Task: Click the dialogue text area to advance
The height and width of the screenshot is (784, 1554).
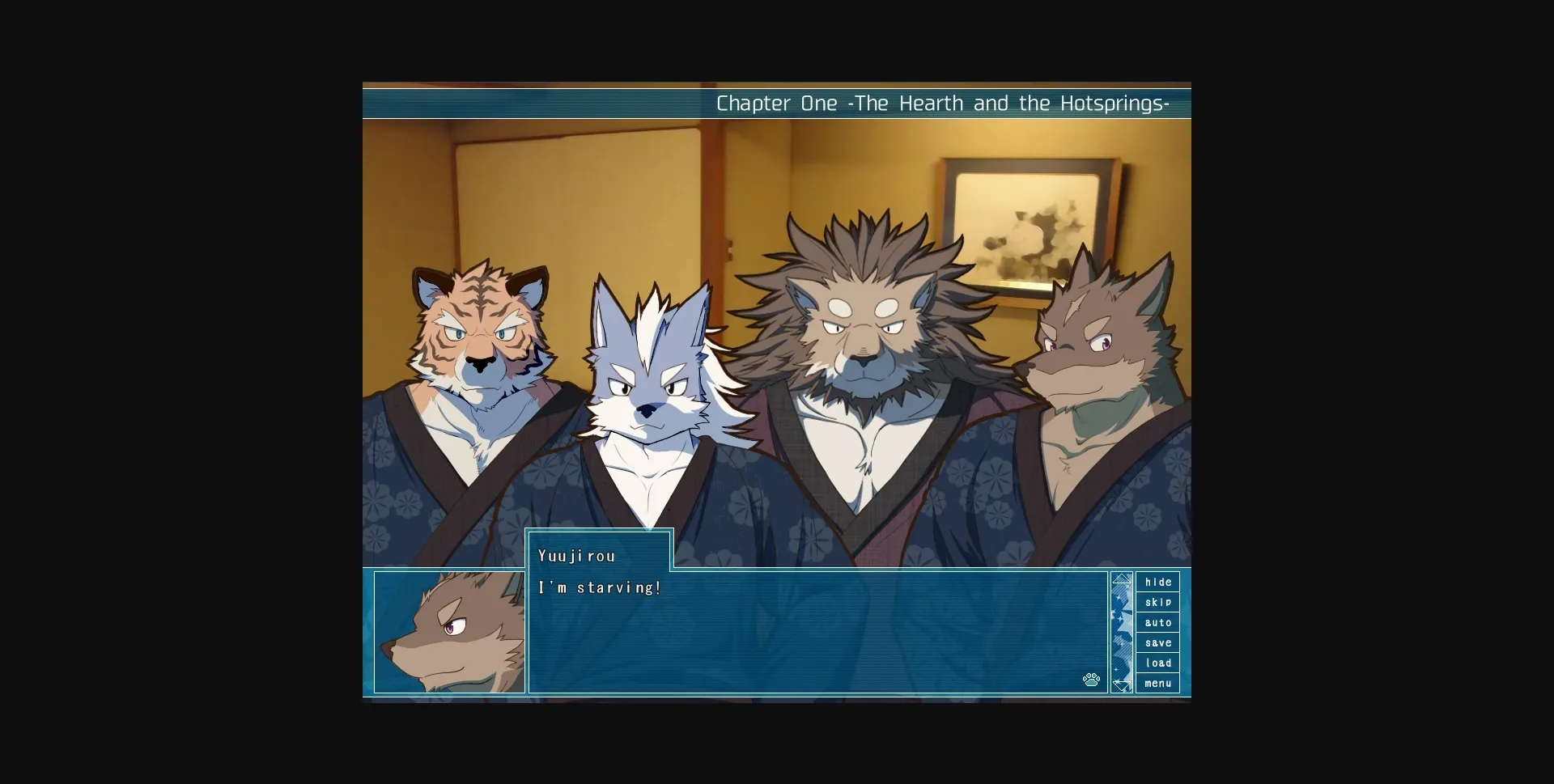Action: [809, 639]
